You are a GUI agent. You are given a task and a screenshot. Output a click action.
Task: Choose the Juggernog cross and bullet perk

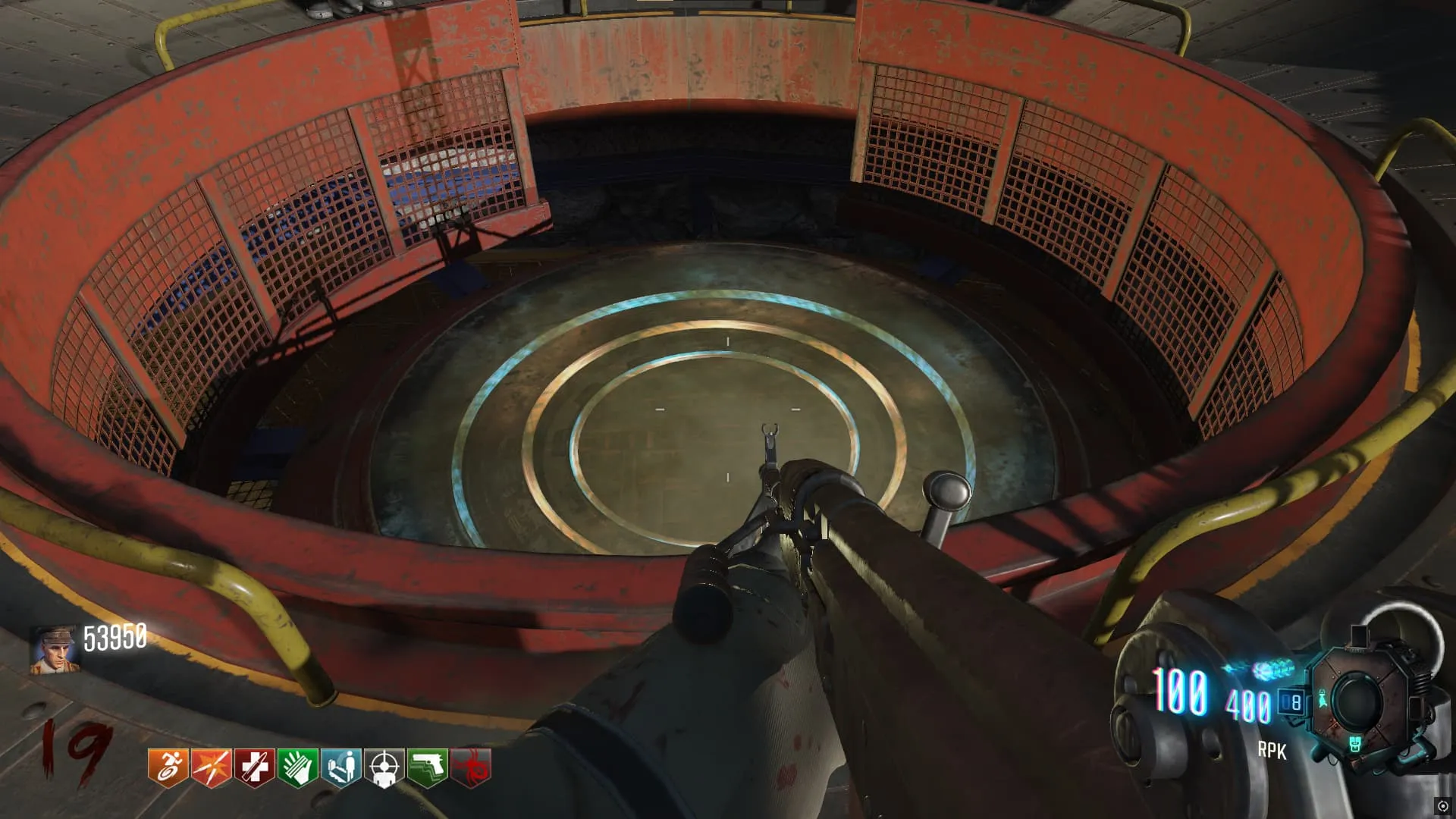(x=254, y=767)
